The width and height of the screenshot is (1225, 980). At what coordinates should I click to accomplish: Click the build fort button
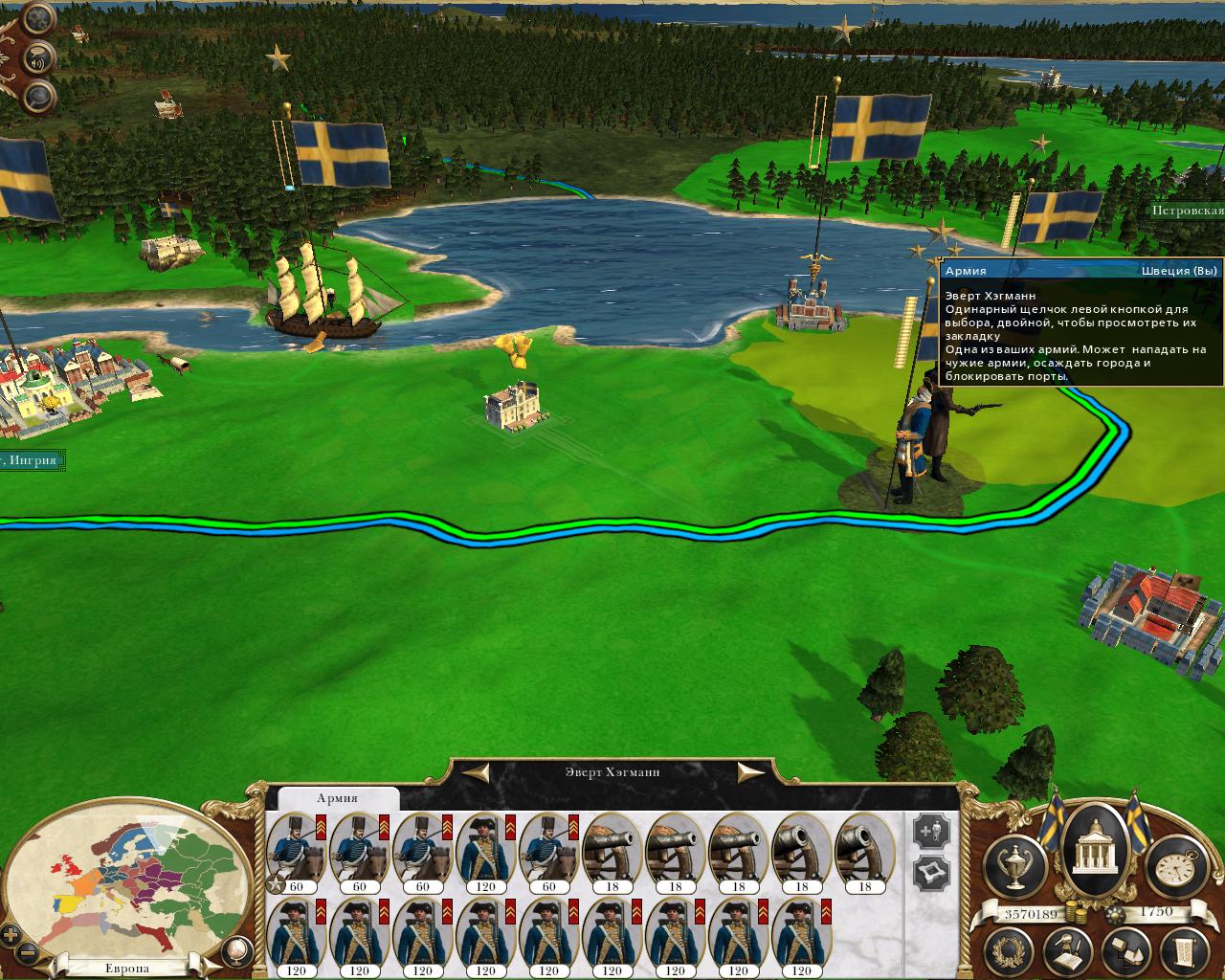(931, 872)
